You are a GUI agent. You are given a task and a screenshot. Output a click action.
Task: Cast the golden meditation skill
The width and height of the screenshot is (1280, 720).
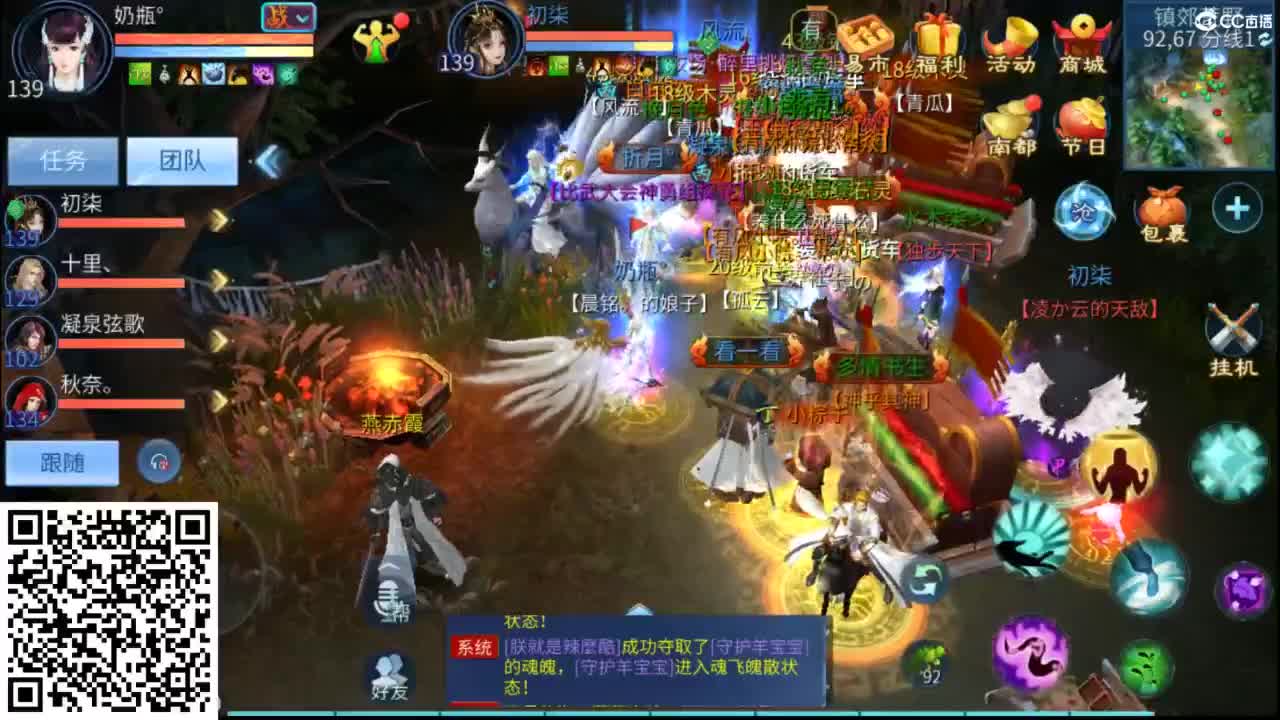click(x=1116, y=465)
